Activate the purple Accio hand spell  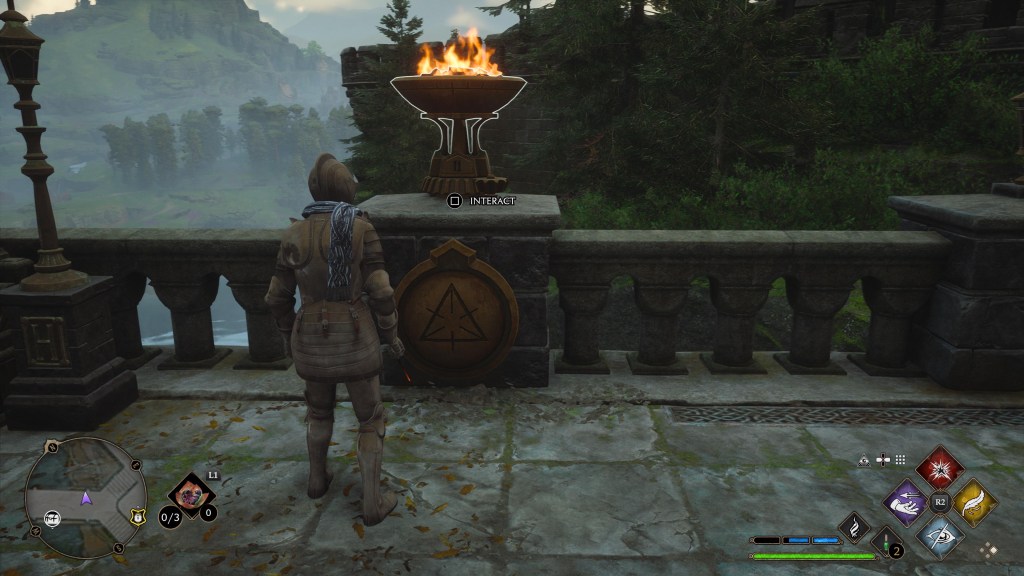tap(908, 501)
